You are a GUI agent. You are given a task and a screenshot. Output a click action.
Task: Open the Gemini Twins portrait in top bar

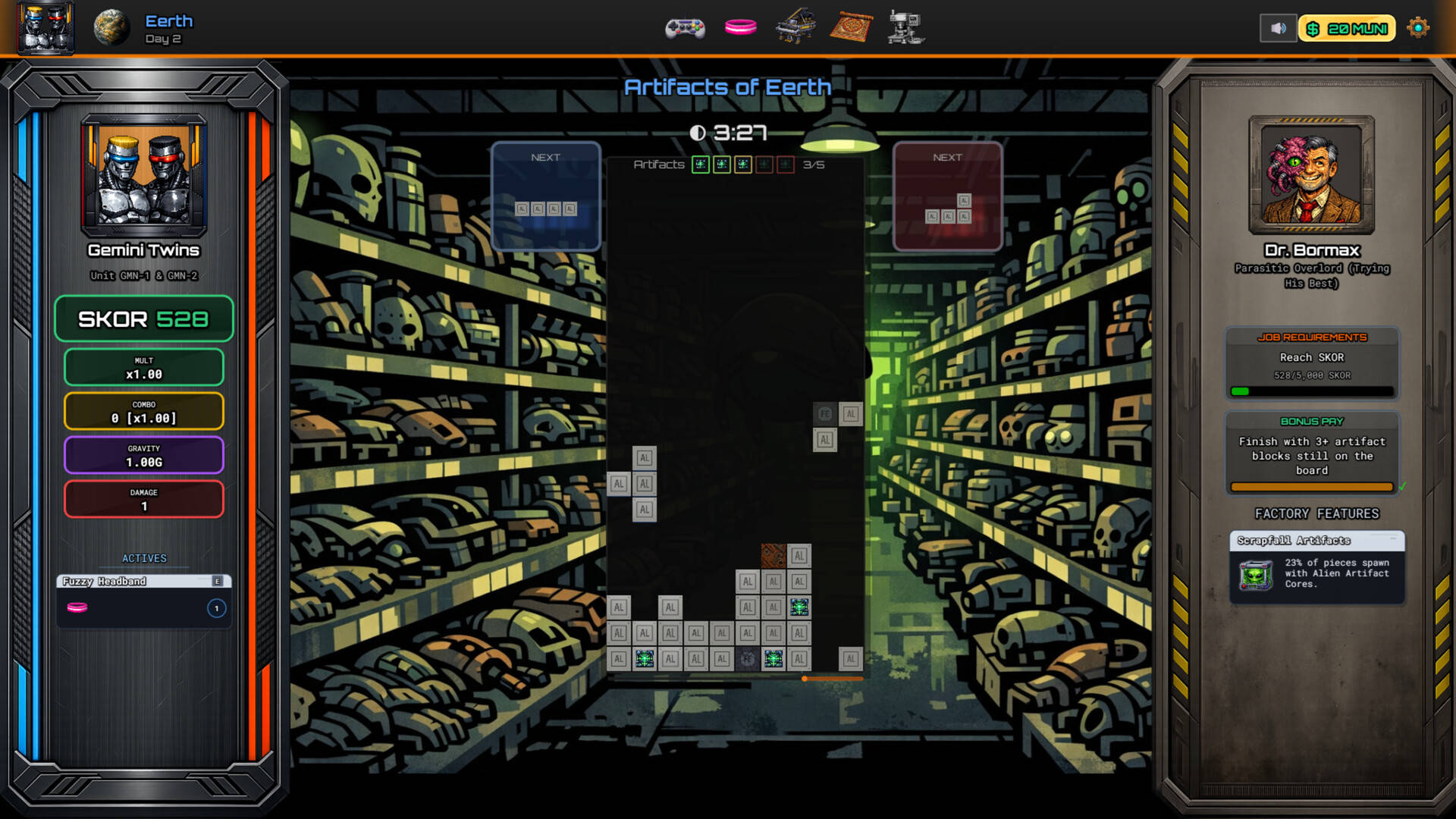(x=45, y=28)
